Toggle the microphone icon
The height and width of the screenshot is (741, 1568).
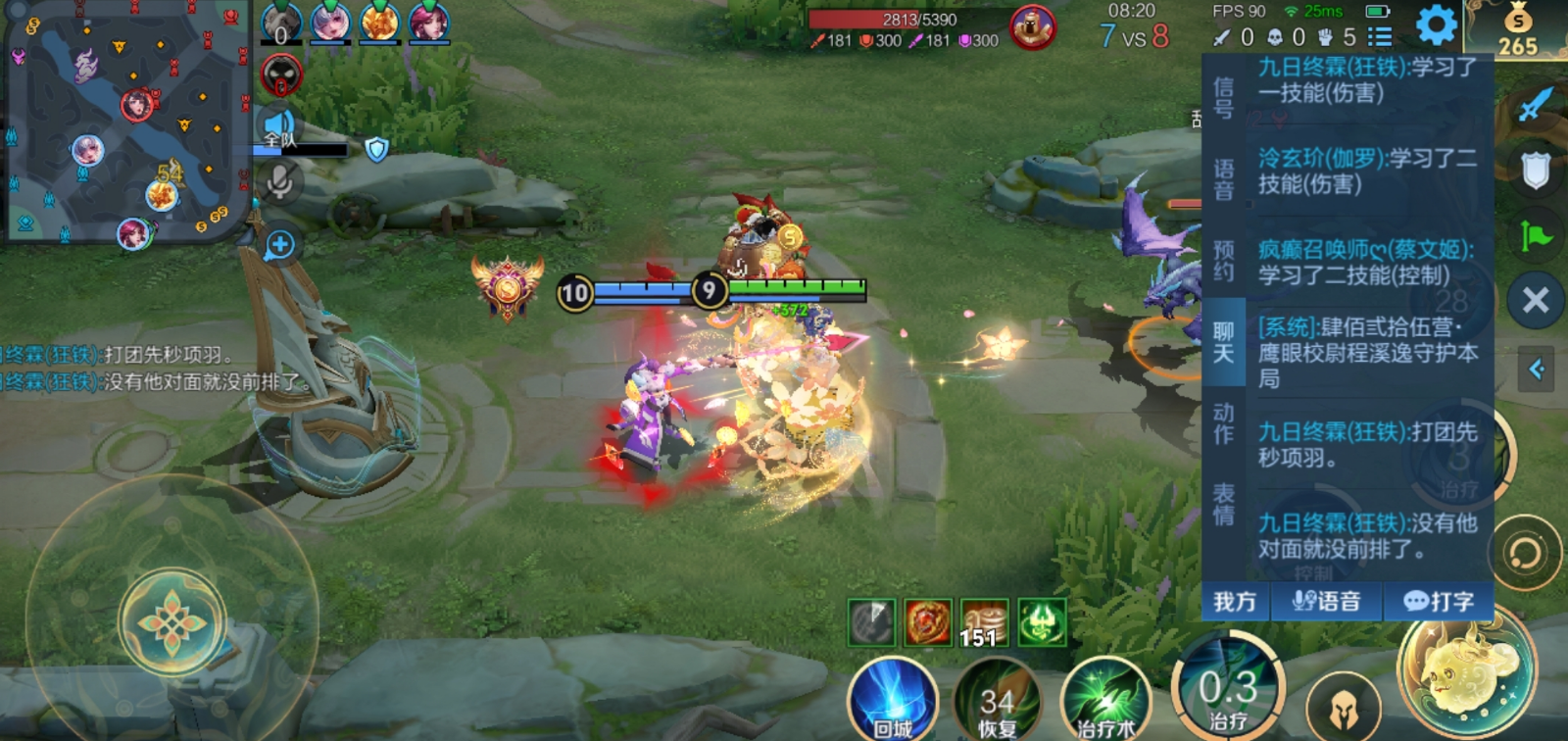coord(279,180)
